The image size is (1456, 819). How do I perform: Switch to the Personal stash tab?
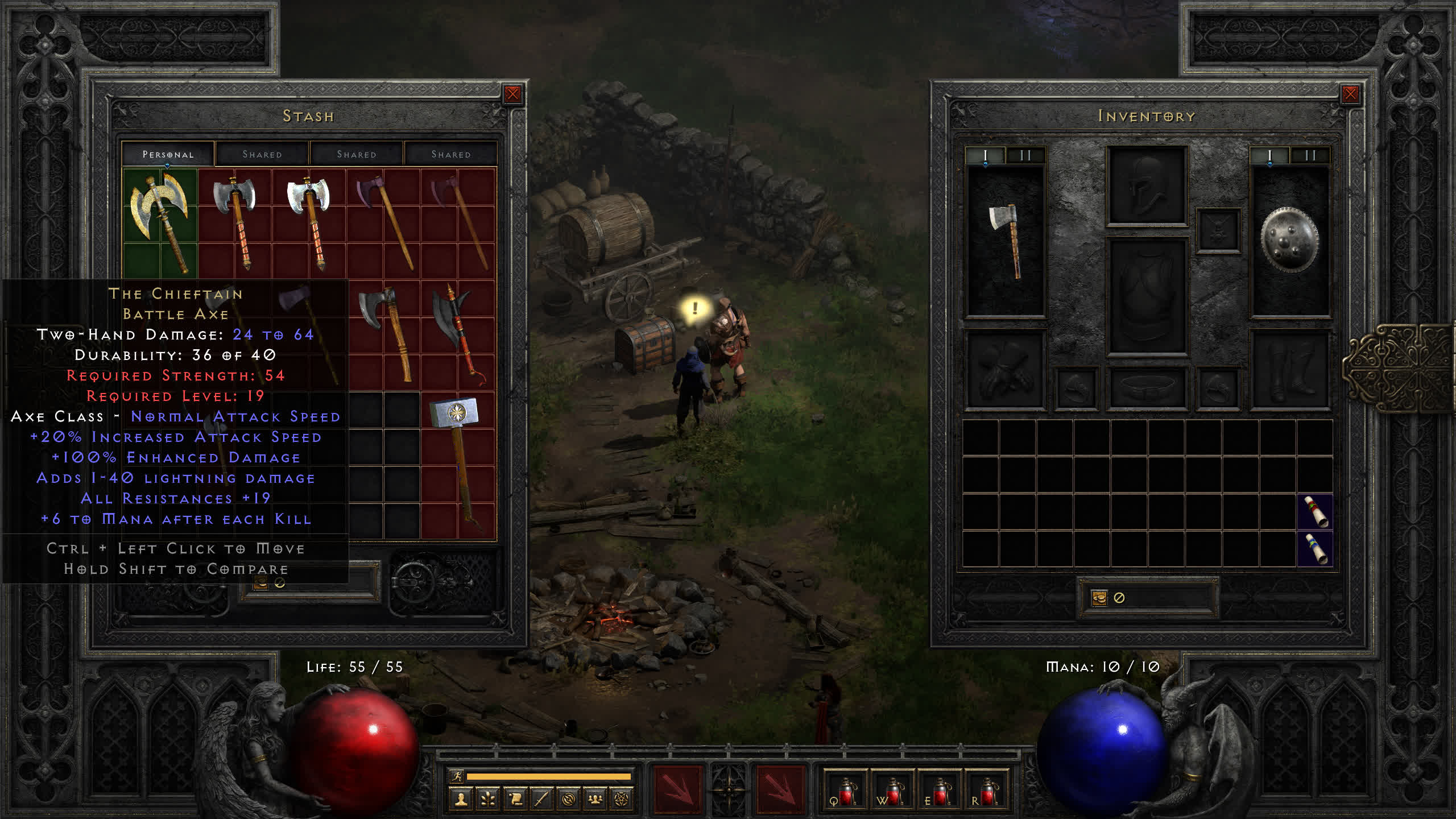168,154
